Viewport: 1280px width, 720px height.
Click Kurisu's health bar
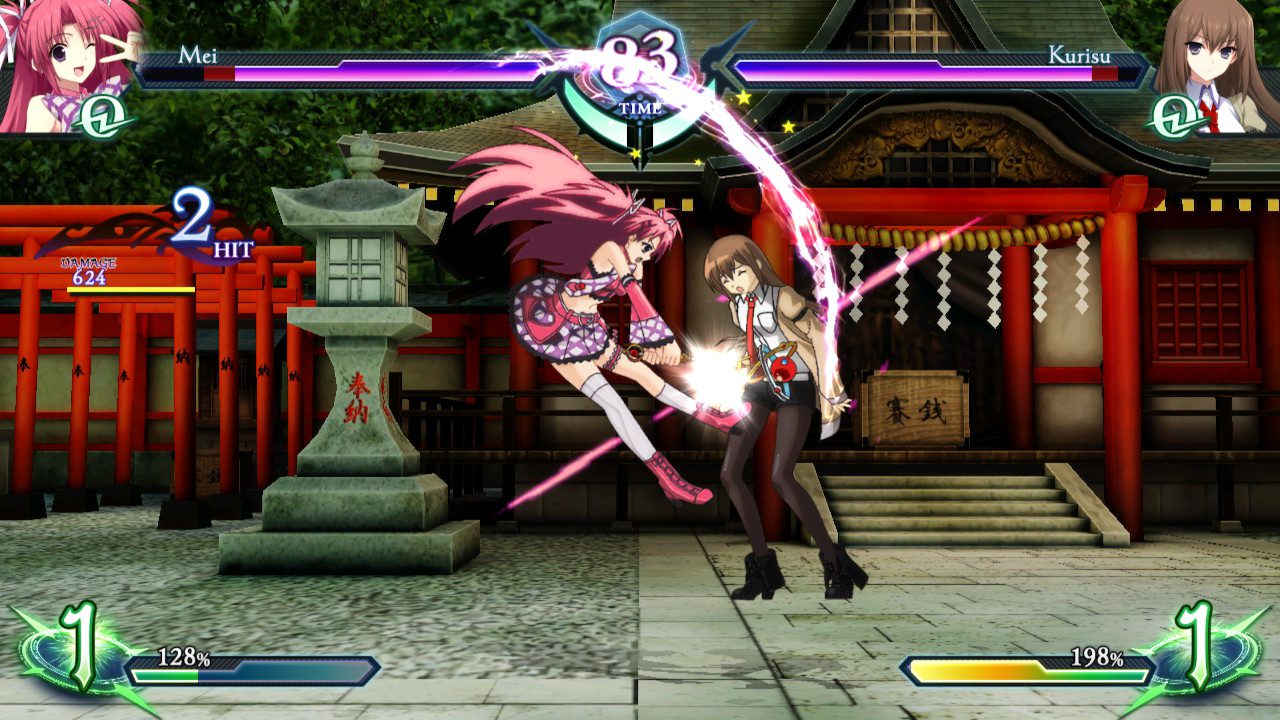(930, 75)
